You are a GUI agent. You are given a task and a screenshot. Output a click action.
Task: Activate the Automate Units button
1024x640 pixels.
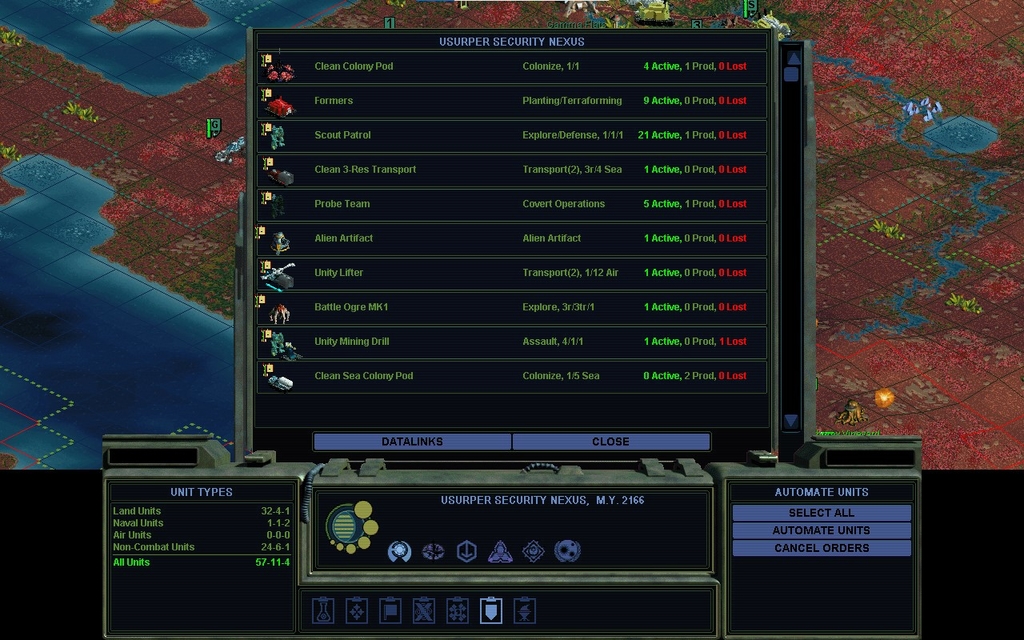pos(821,530)
